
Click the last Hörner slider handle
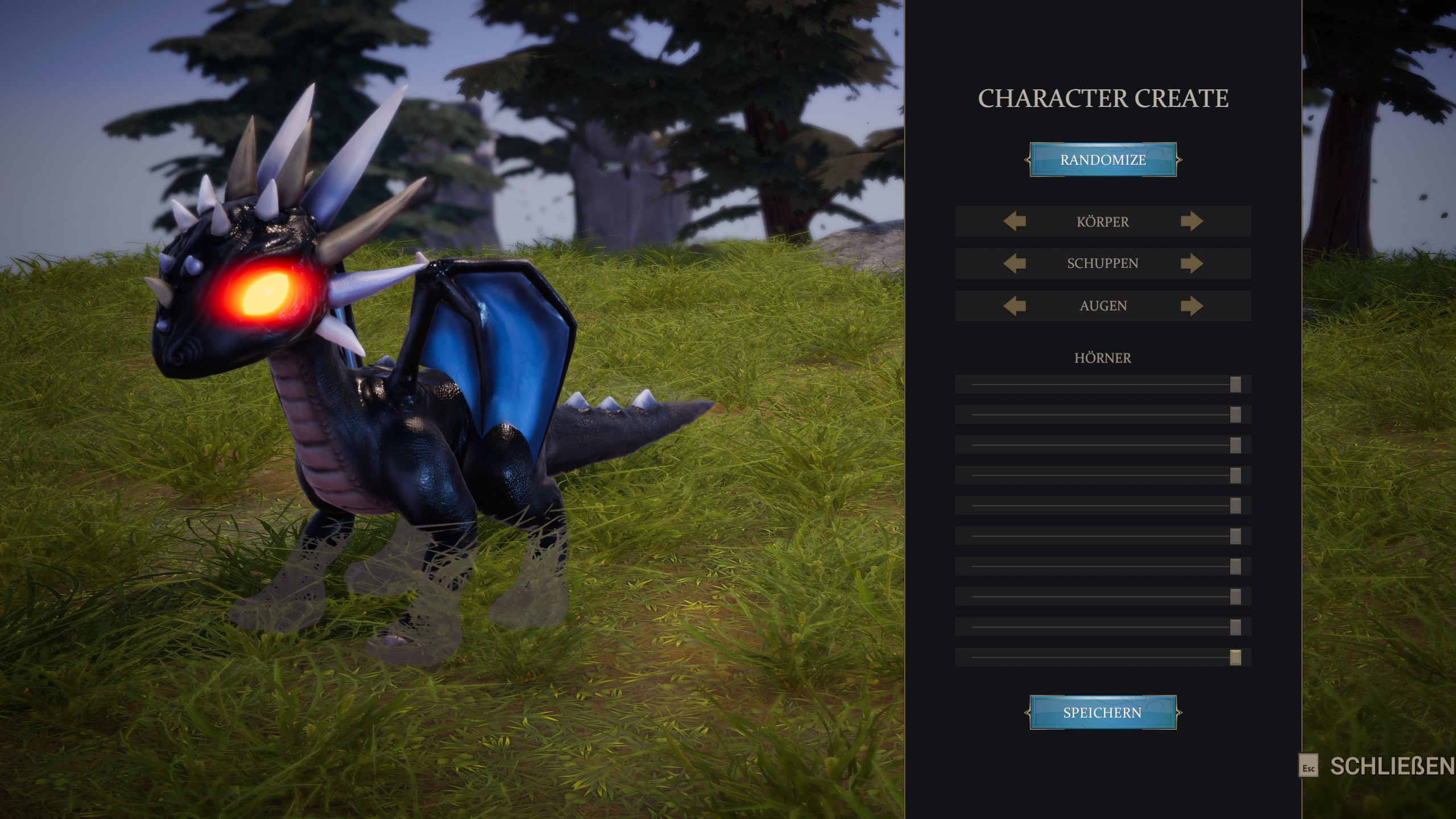pos(1235,657)
